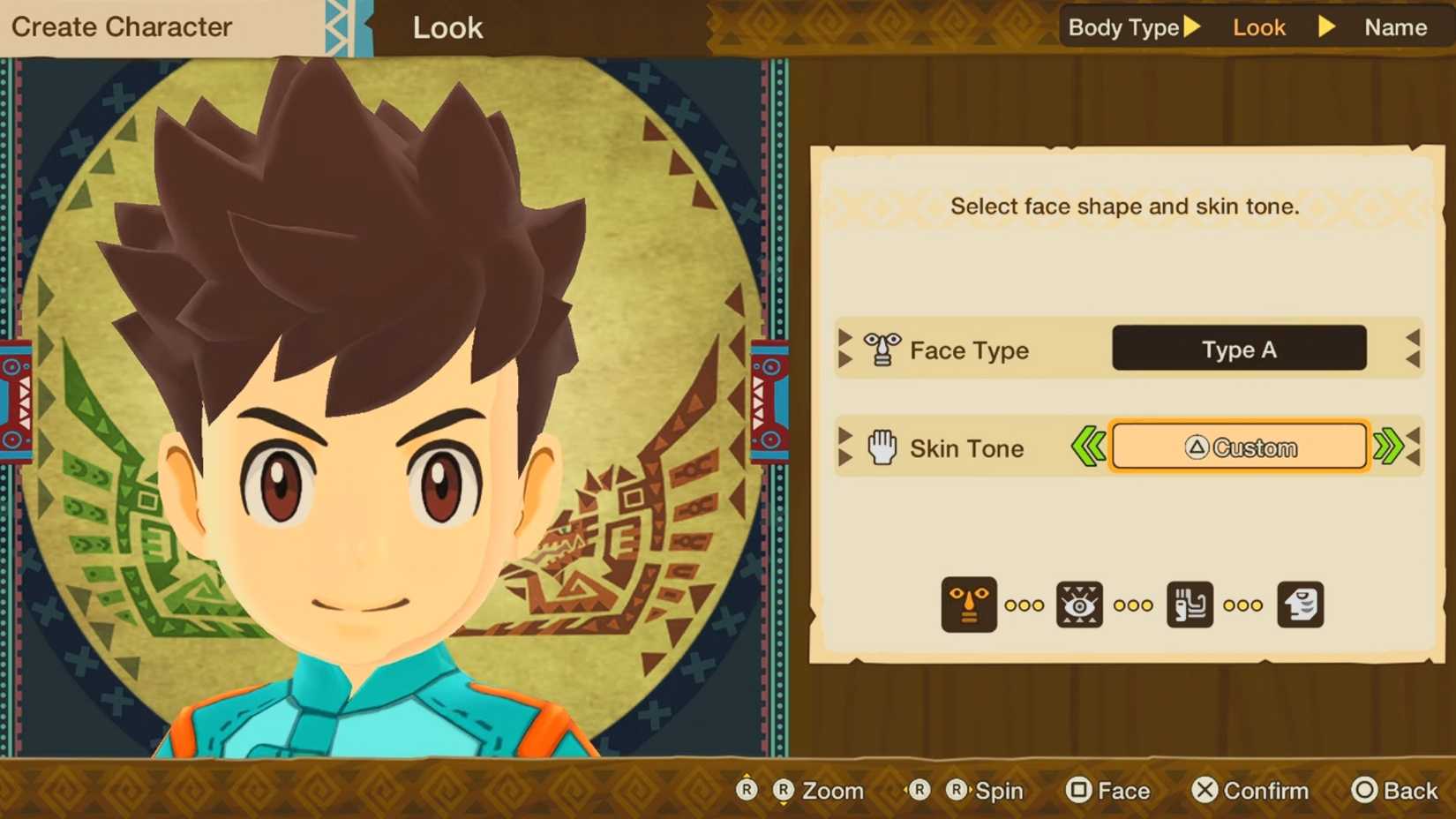Click the Face Type mask icon

pyautogui.click(x=881, y=349)
